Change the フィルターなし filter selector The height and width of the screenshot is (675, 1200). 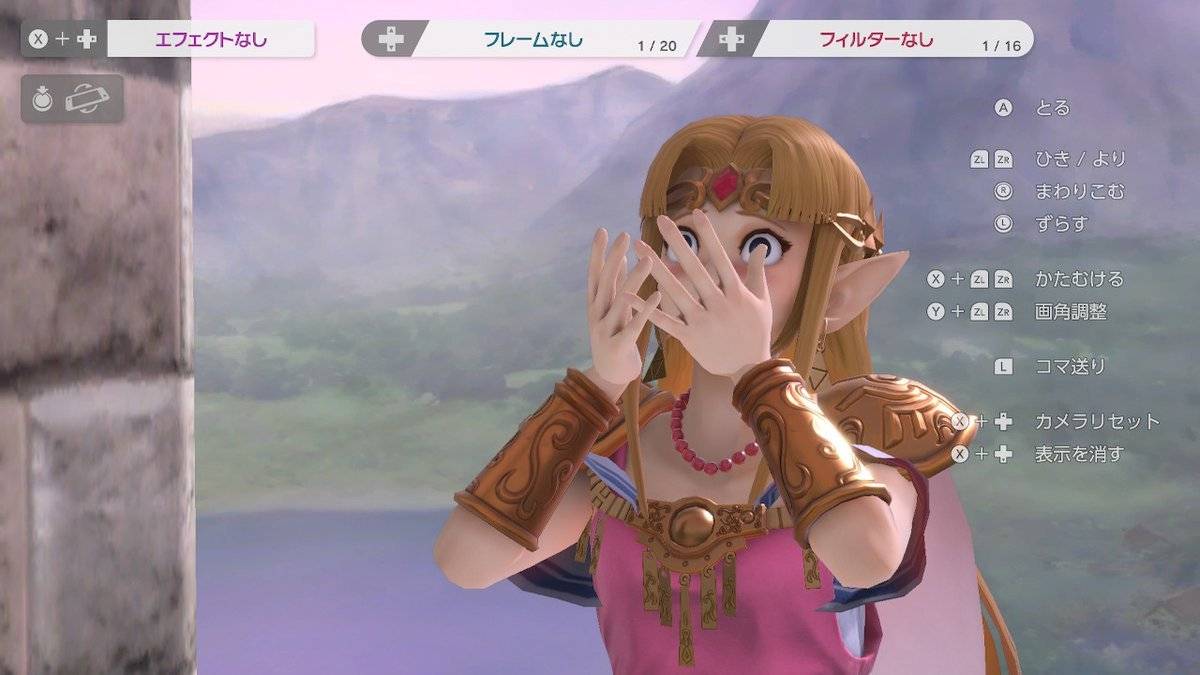pyautogui.click(x=876, y=40)
